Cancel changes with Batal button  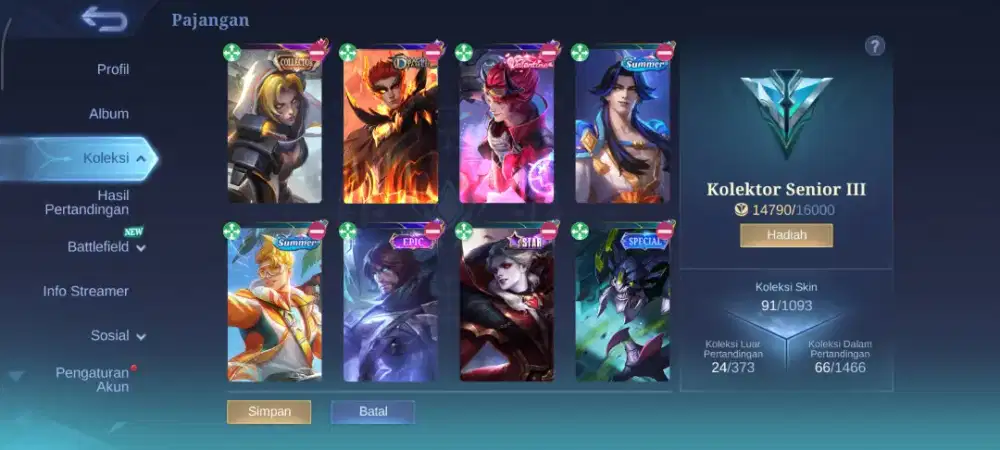(x=372, y=412)
